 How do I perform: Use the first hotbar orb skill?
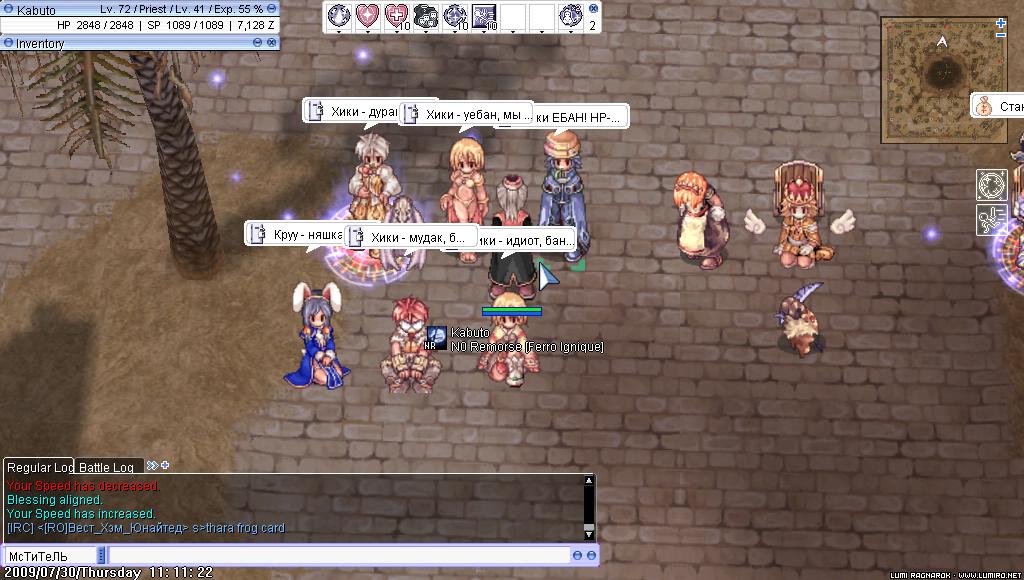[x=340, y=15]
